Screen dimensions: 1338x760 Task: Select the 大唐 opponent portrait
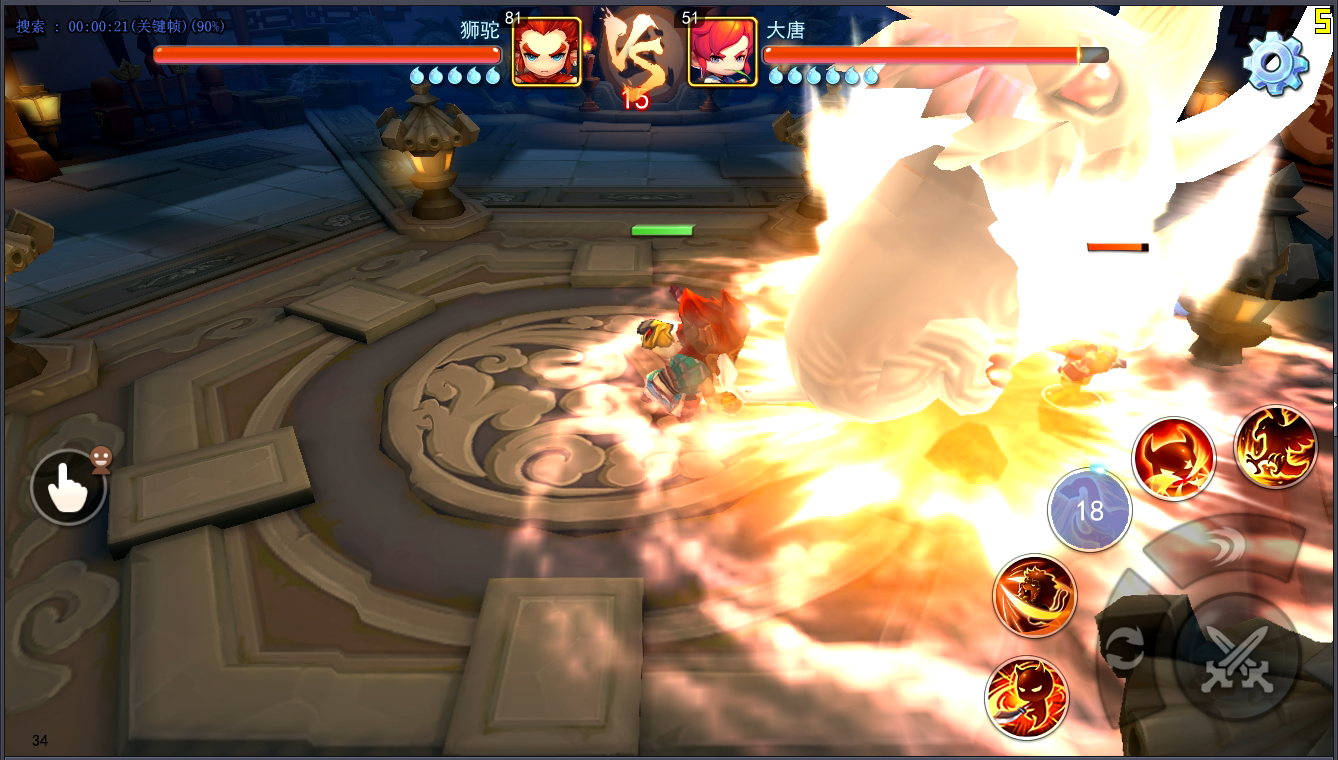pyautogui.click(x=722, y=51)
